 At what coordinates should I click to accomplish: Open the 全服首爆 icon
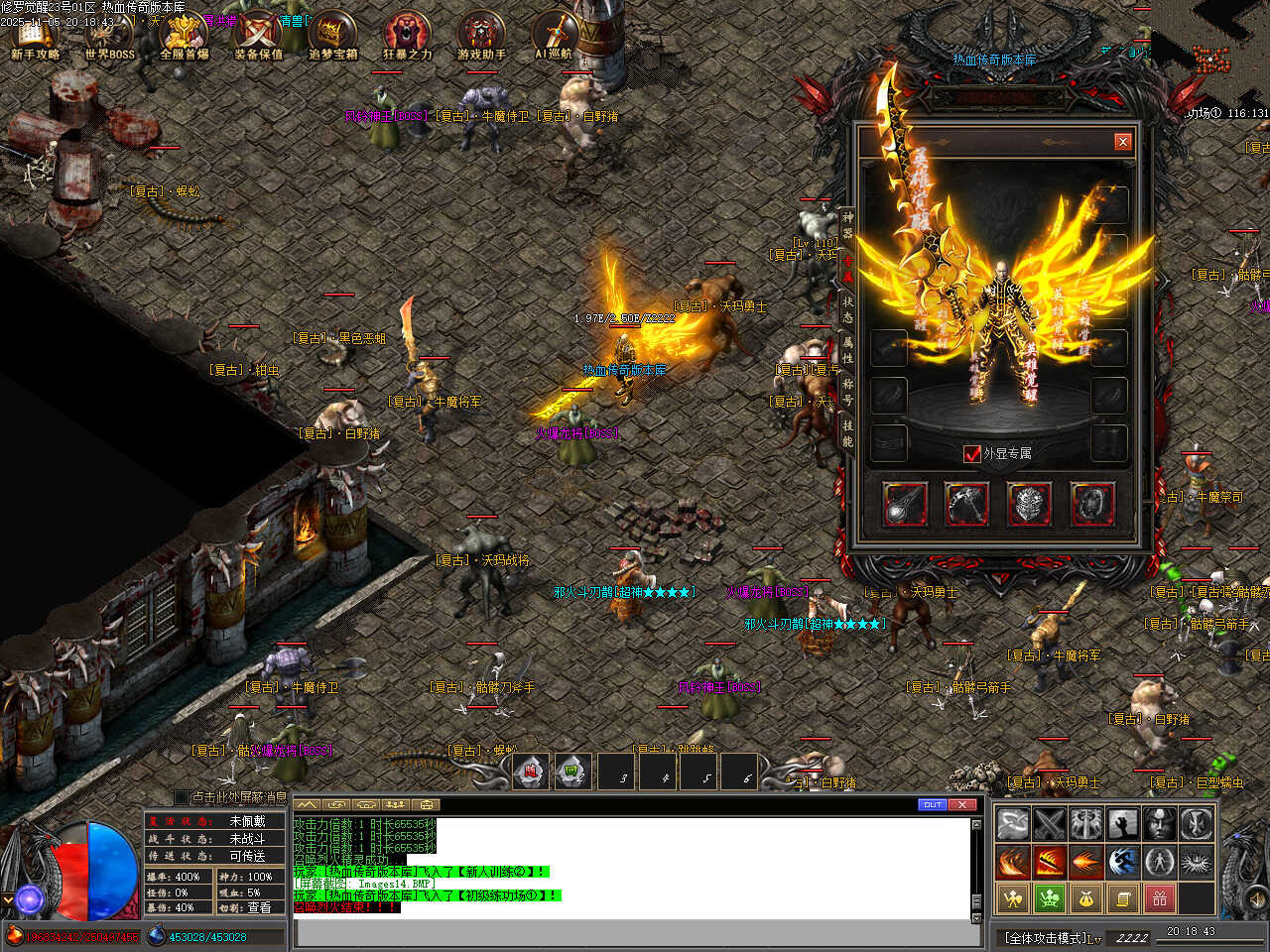point(185,37)
